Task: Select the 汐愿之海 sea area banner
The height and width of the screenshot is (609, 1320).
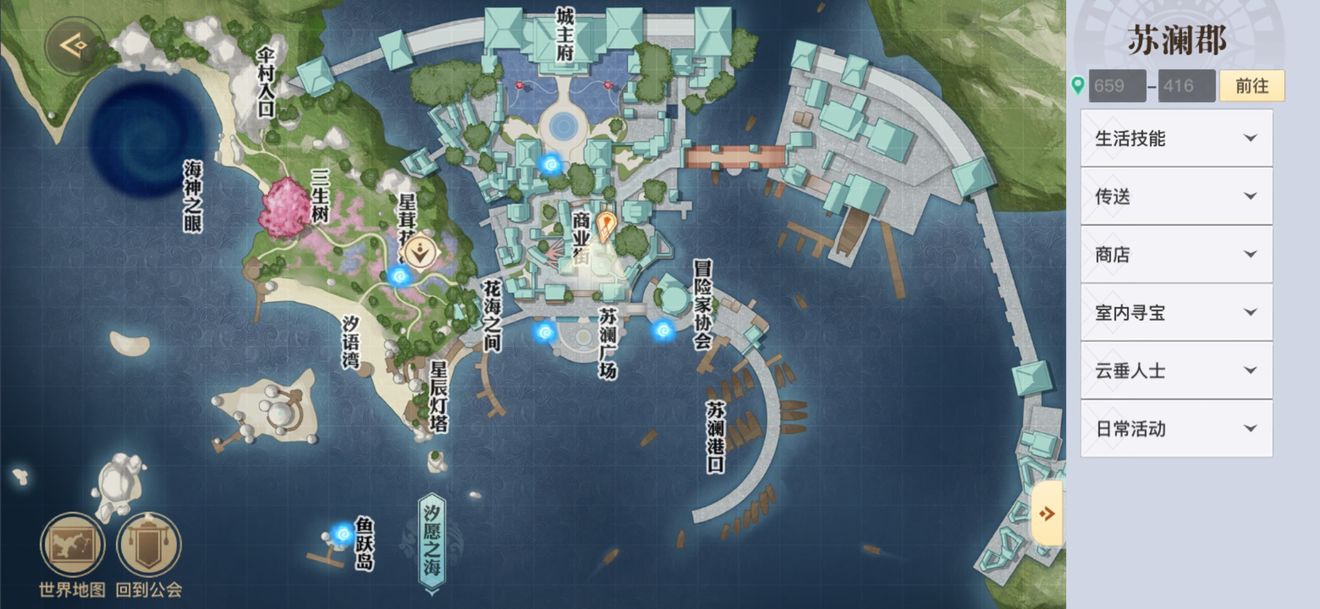Action: [x=431, y=544]
